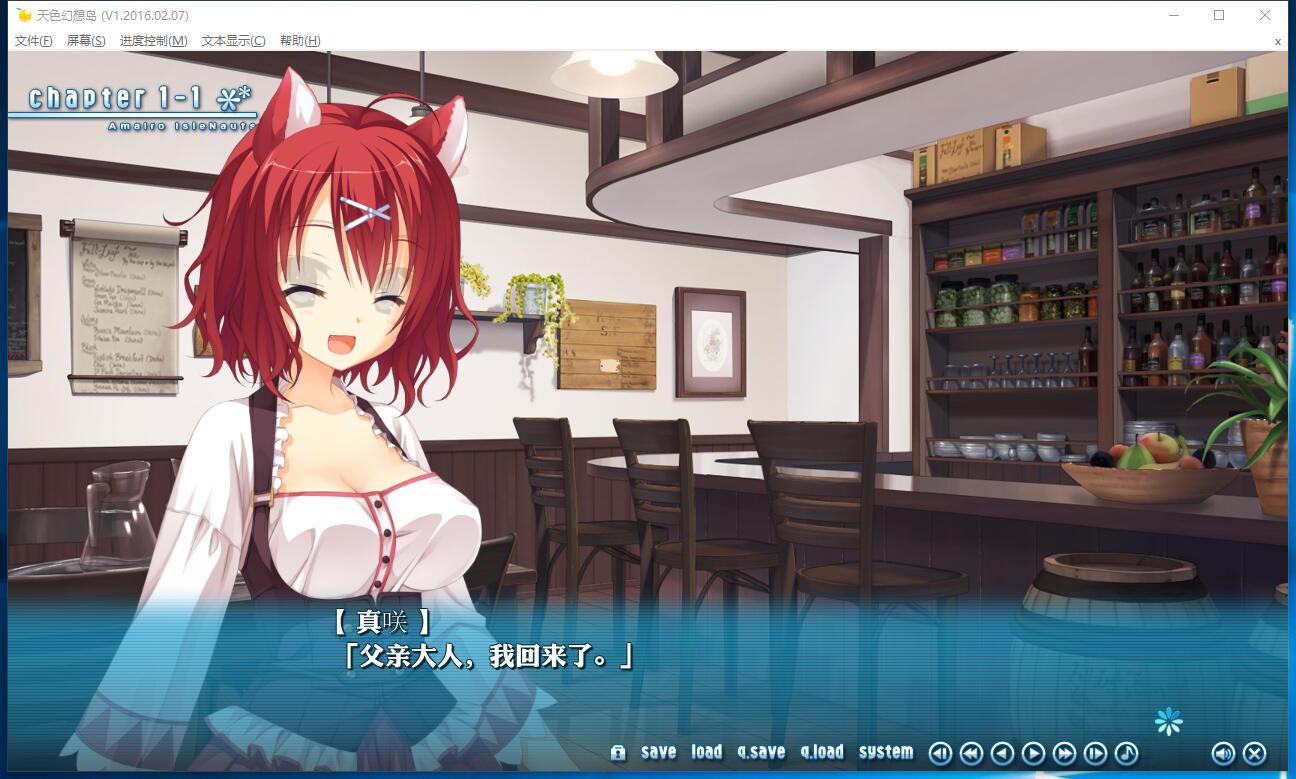
Task: Activate the fast-forward double-arrow button
Action: point(1065,753)
